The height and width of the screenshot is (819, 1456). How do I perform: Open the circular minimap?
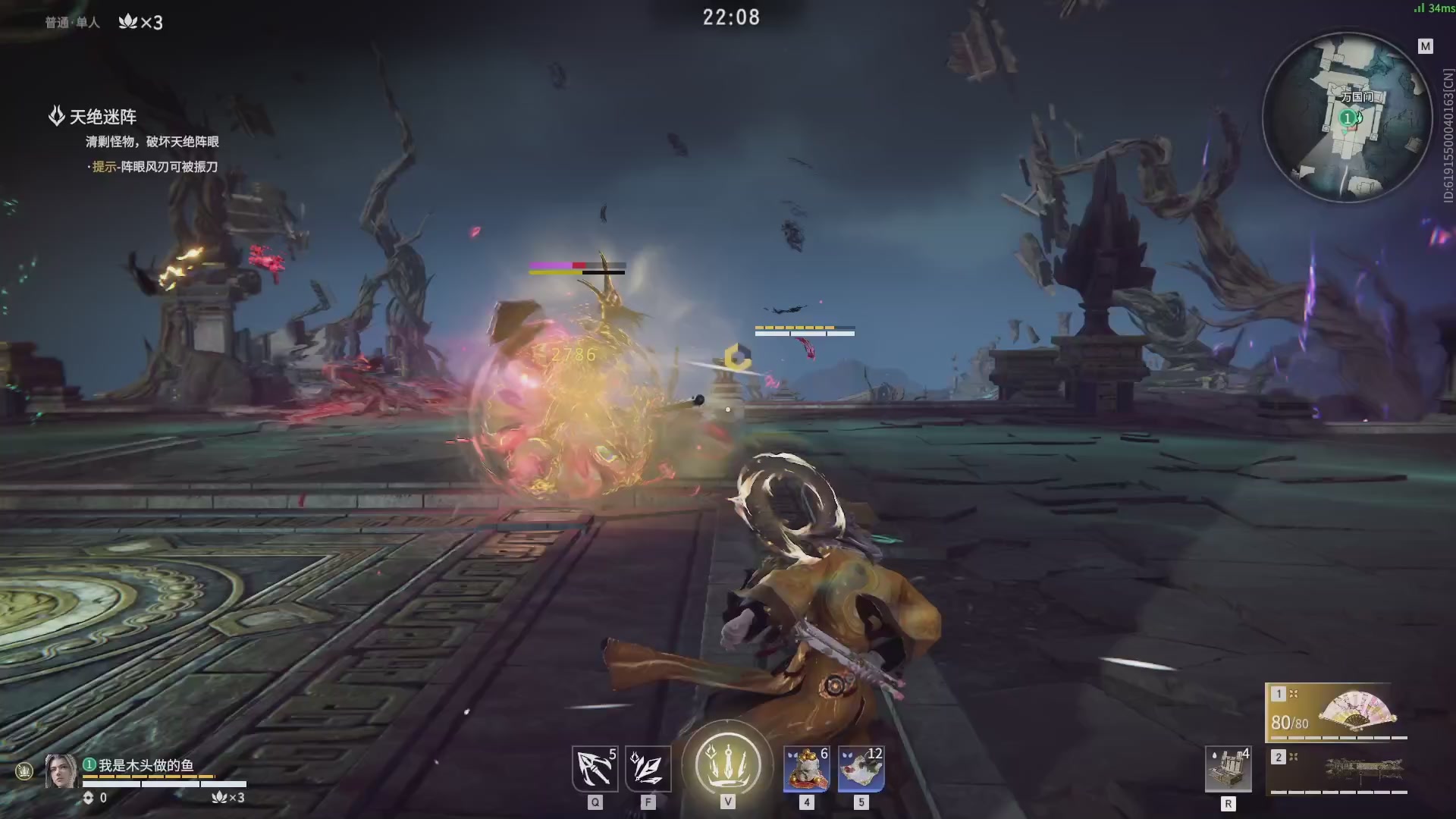[x=1347, y=118]
